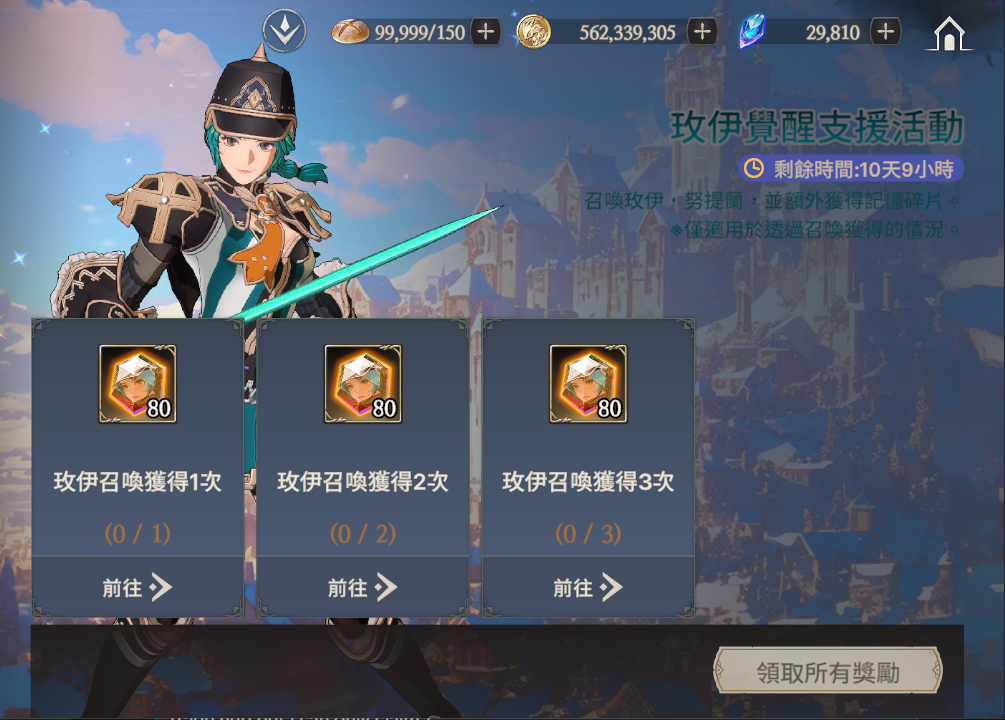Inspect reward icon on the 1次 summon card
1005x720 pixels.
(x=137, y=384)
